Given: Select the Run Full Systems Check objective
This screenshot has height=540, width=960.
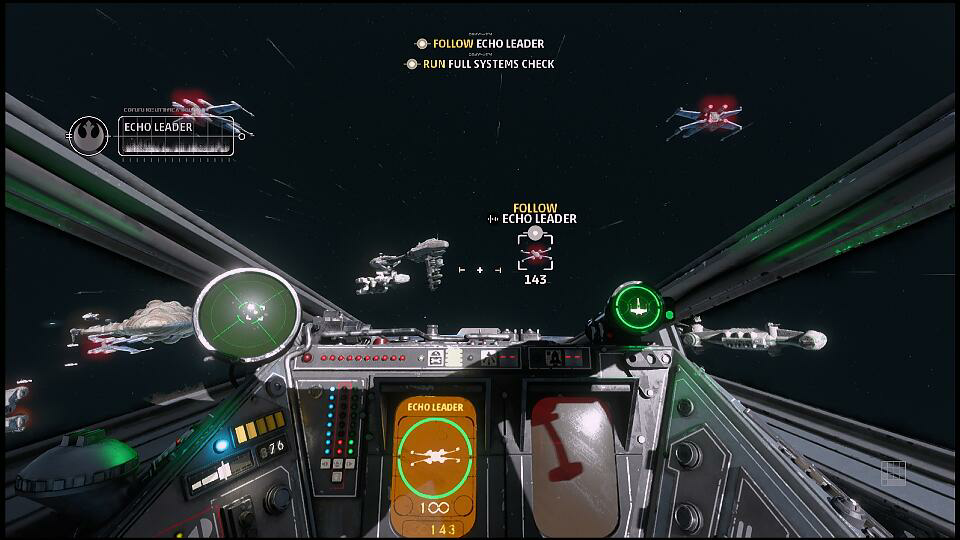Looking at the screenshot, I should [x=480, y=64].
